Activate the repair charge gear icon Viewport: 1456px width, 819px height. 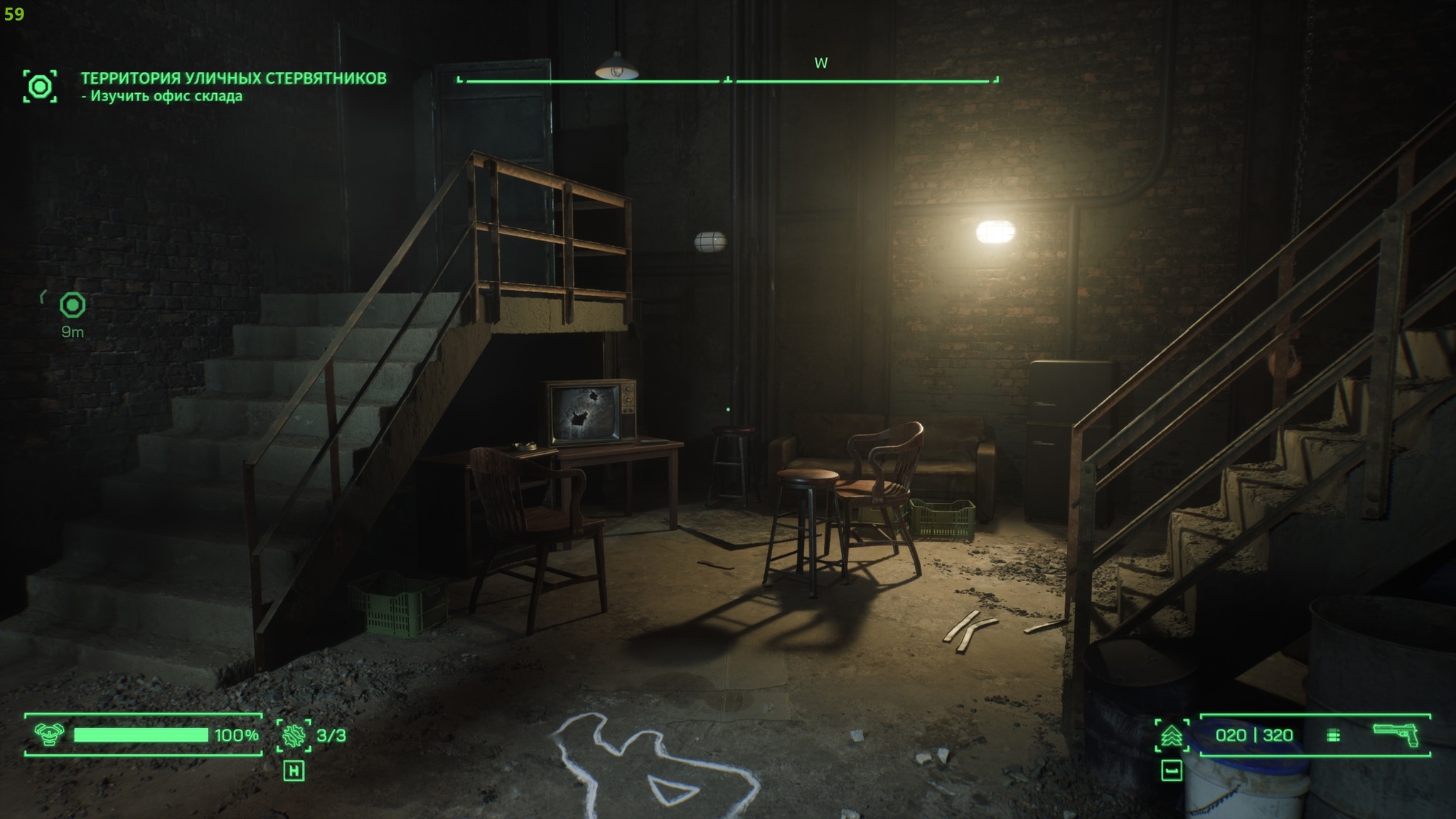point(294,735)
